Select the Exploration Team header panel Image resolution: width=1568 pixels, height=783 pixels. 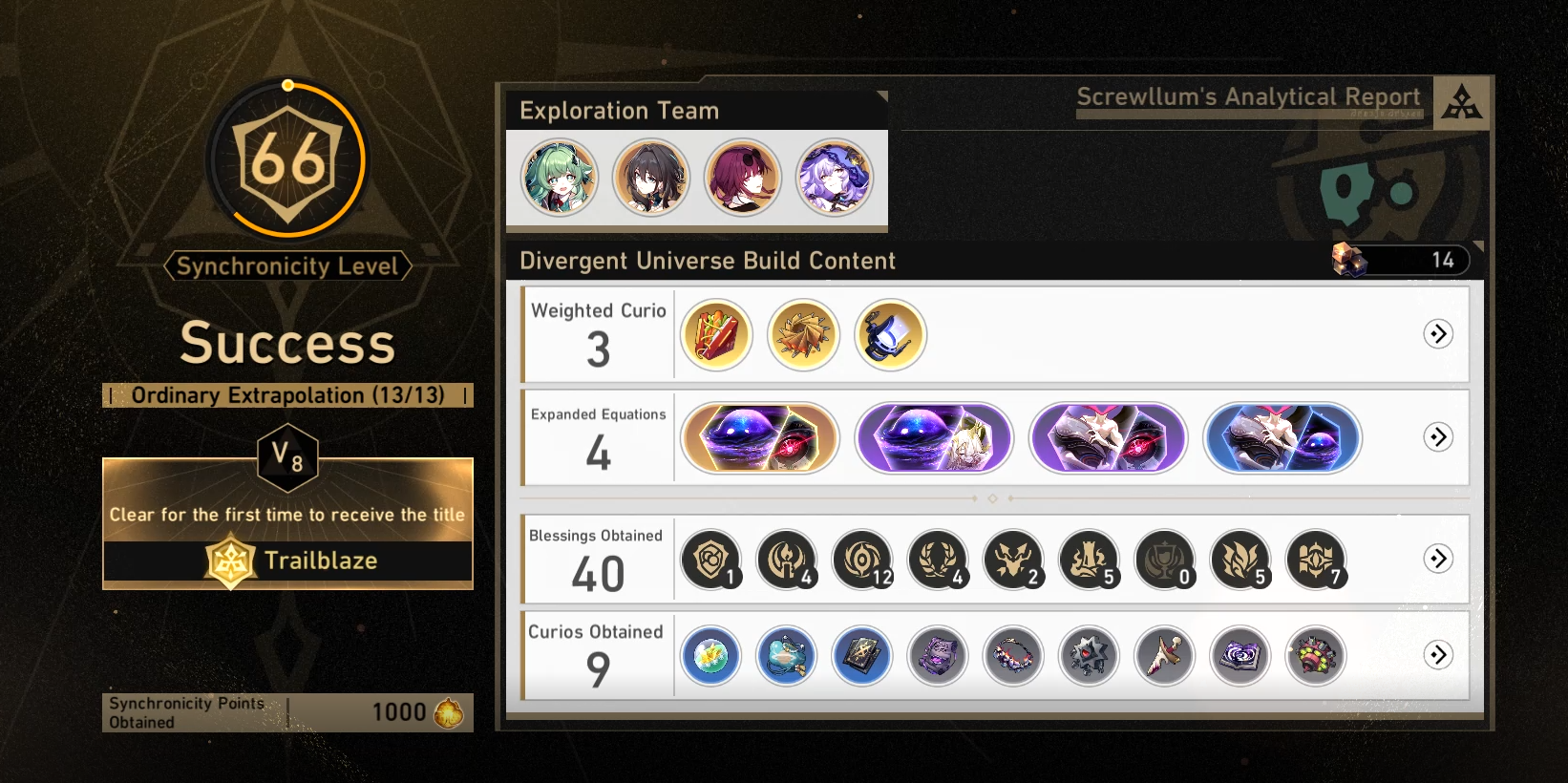620,110
